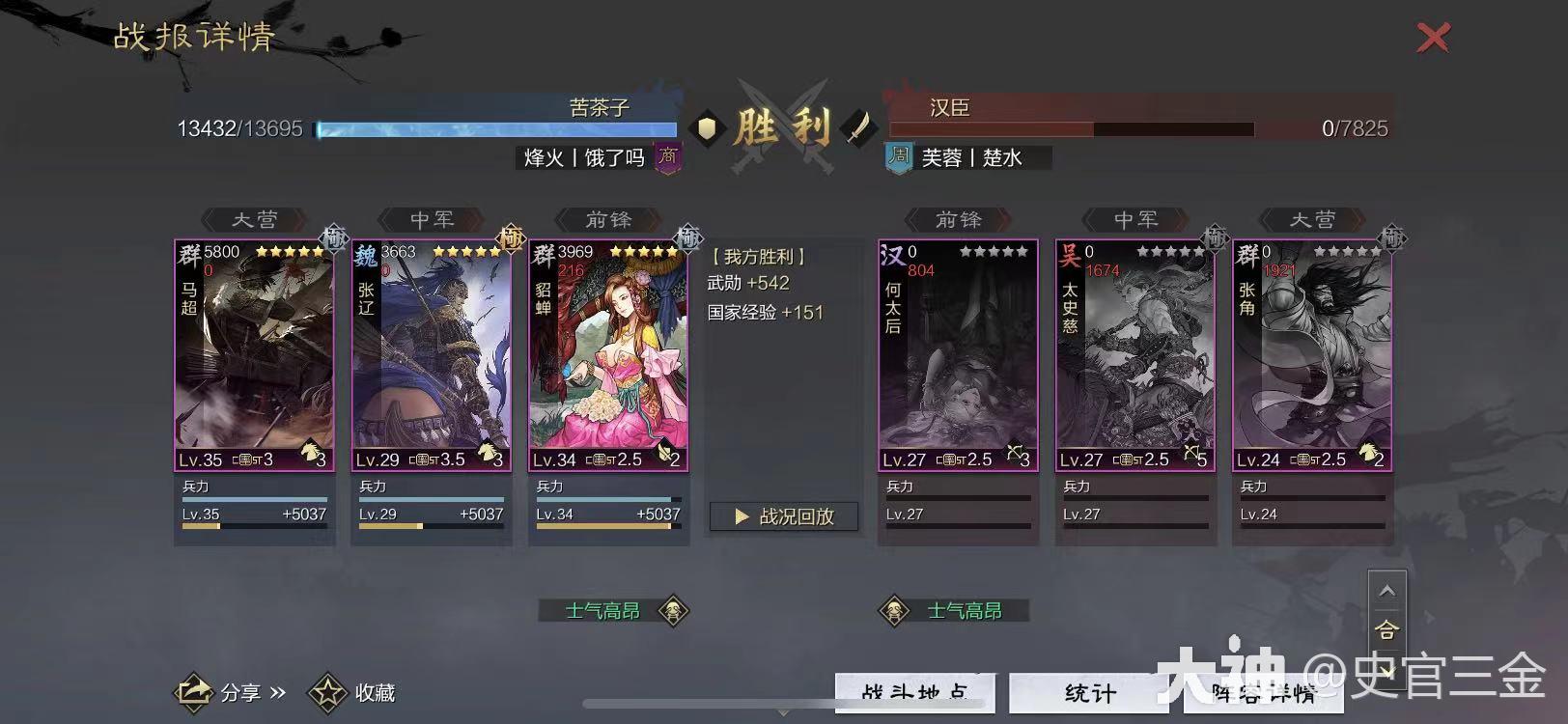Click the 合 formation button on the right edge
The height and width of the screenshot is (724, 1568).
1387,629
